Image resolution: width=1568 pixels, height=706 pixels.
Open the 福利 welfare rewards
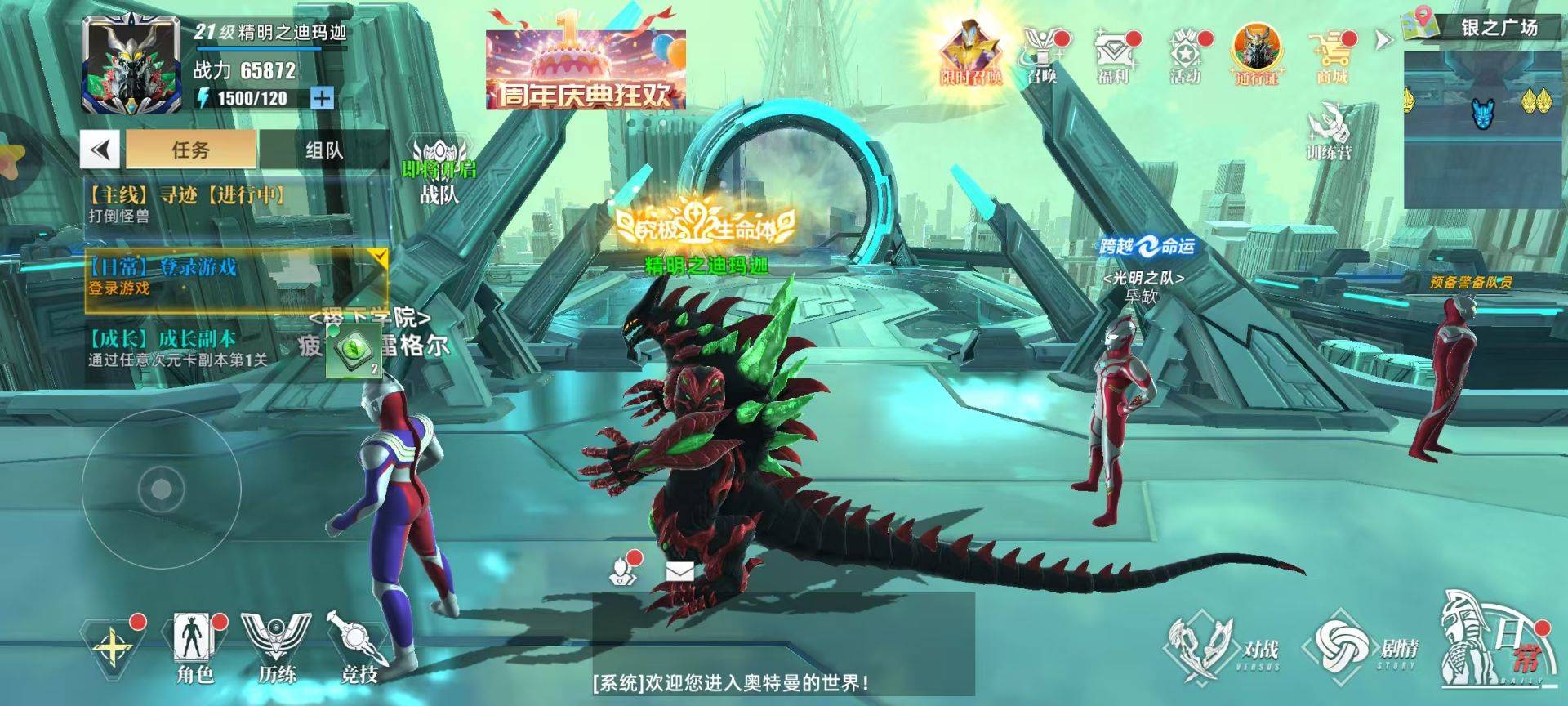click(x=1112, y=56)
